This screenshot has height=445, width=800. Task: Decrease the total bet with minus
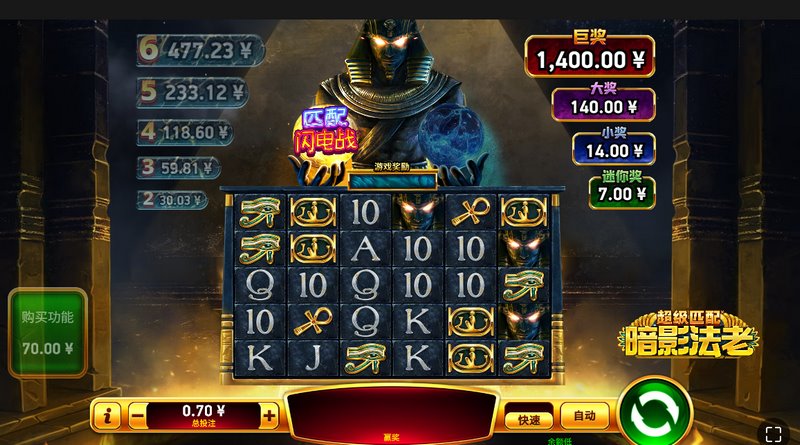coord(138,414)
